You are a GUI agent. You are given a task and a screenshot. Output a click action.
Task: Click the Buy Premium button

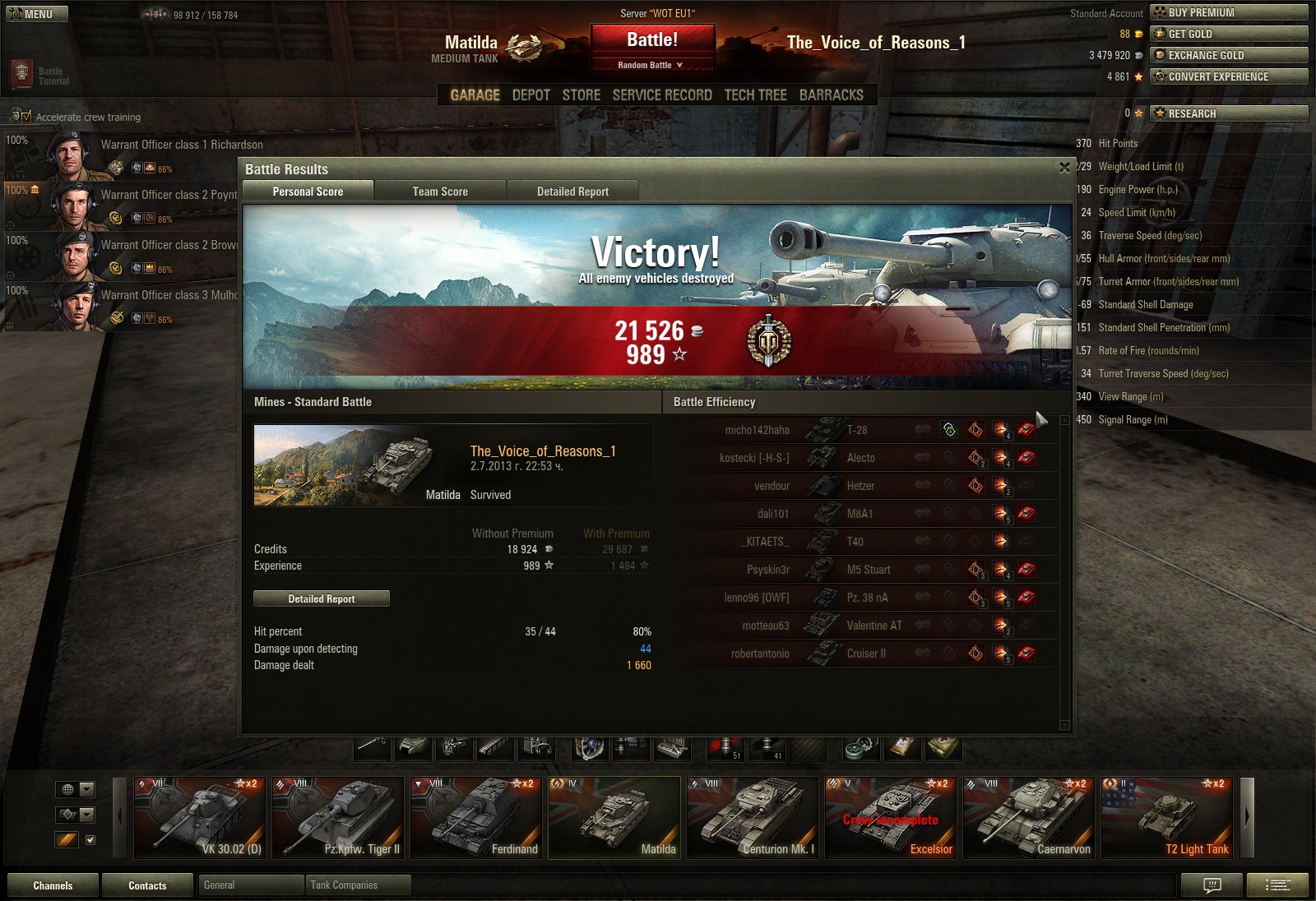point(1229,12)
